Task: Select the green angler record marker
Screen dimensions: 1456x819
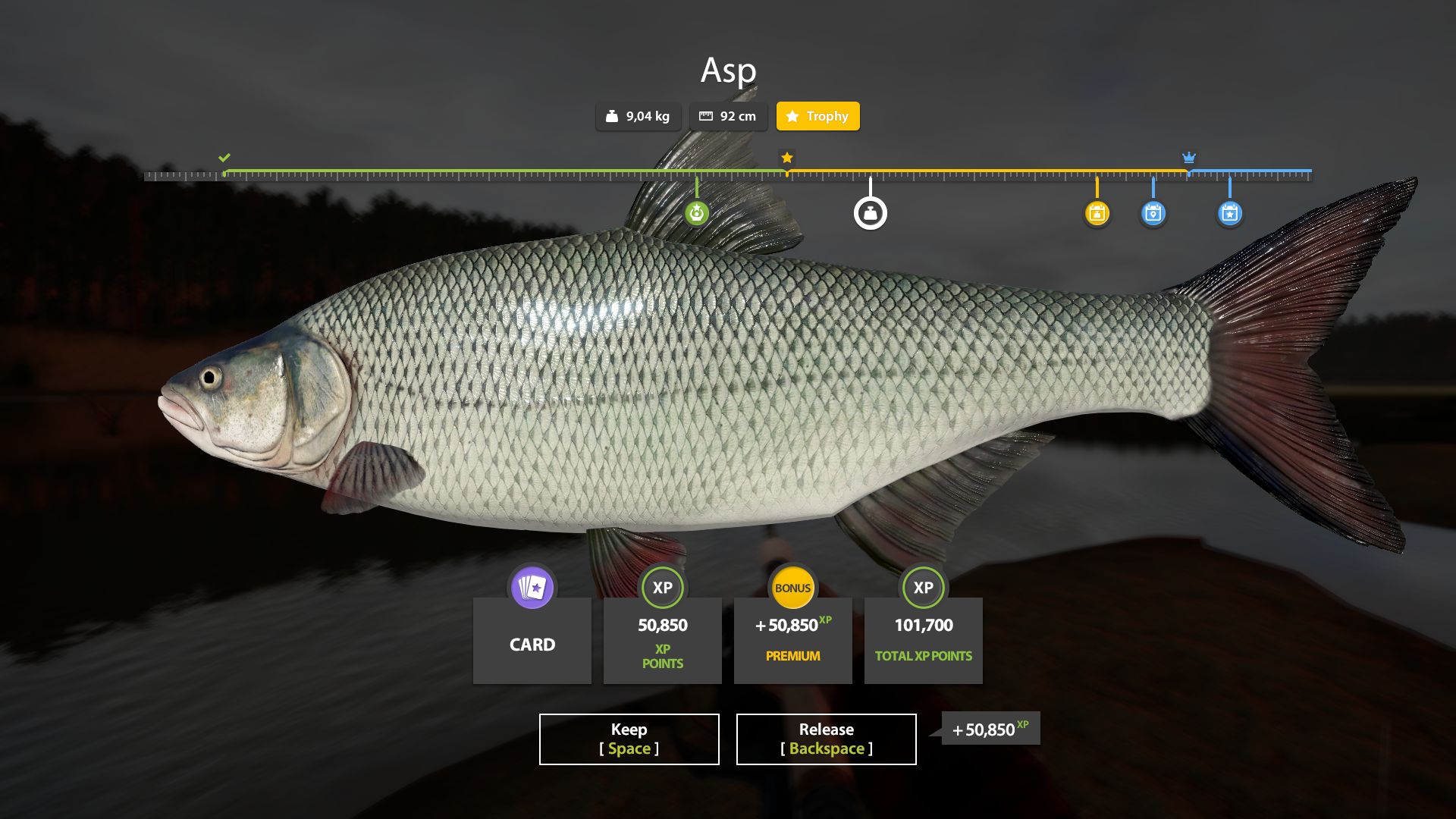Action: 696,213
